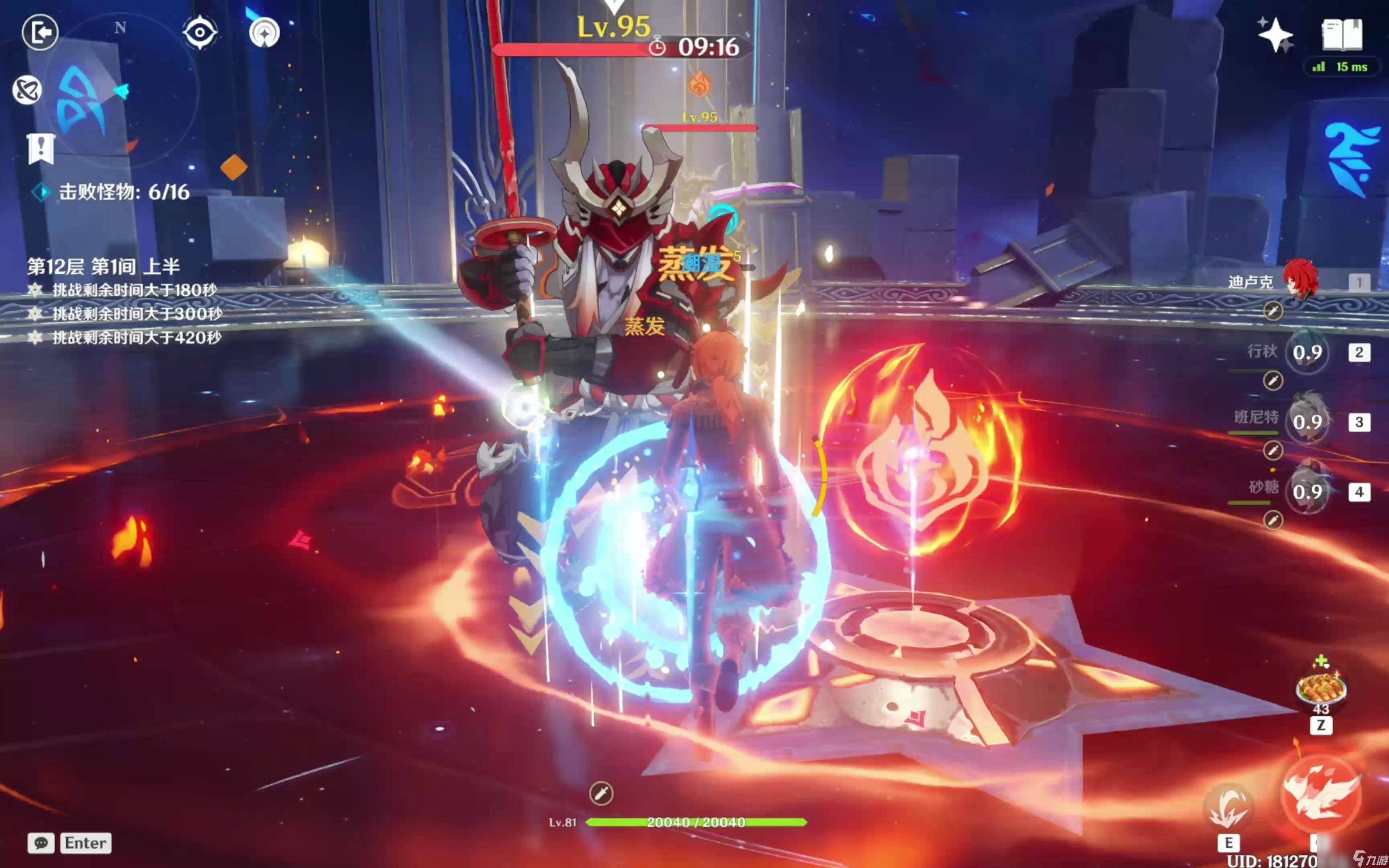Image resolution: width=1389 pixels, height=868 pixels.
Task: Open the chat box speech bubble
Action: coord(41,843)
